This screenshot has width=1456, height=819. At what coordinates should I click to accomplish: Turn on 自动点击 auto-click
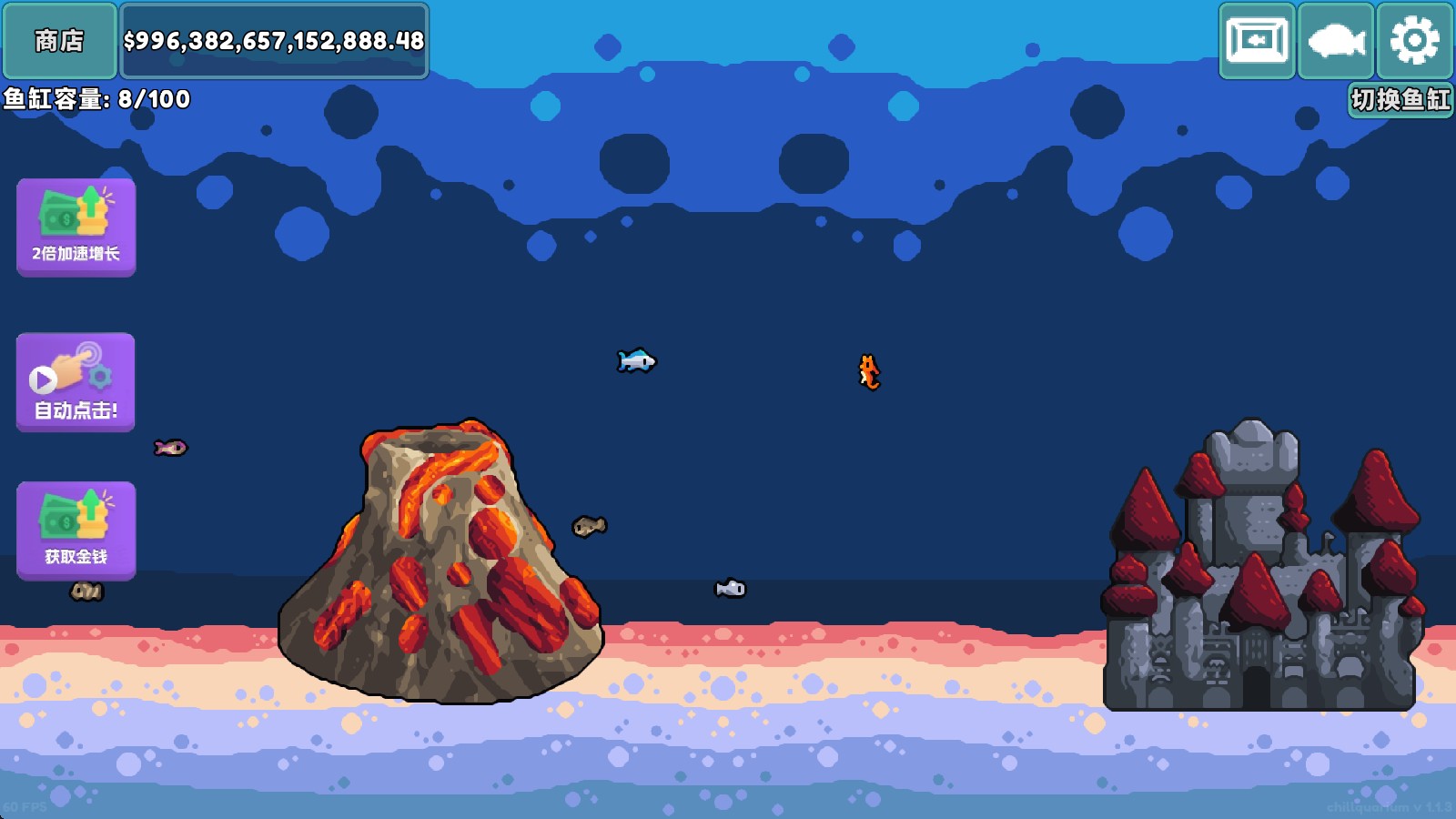click(76, 382)
